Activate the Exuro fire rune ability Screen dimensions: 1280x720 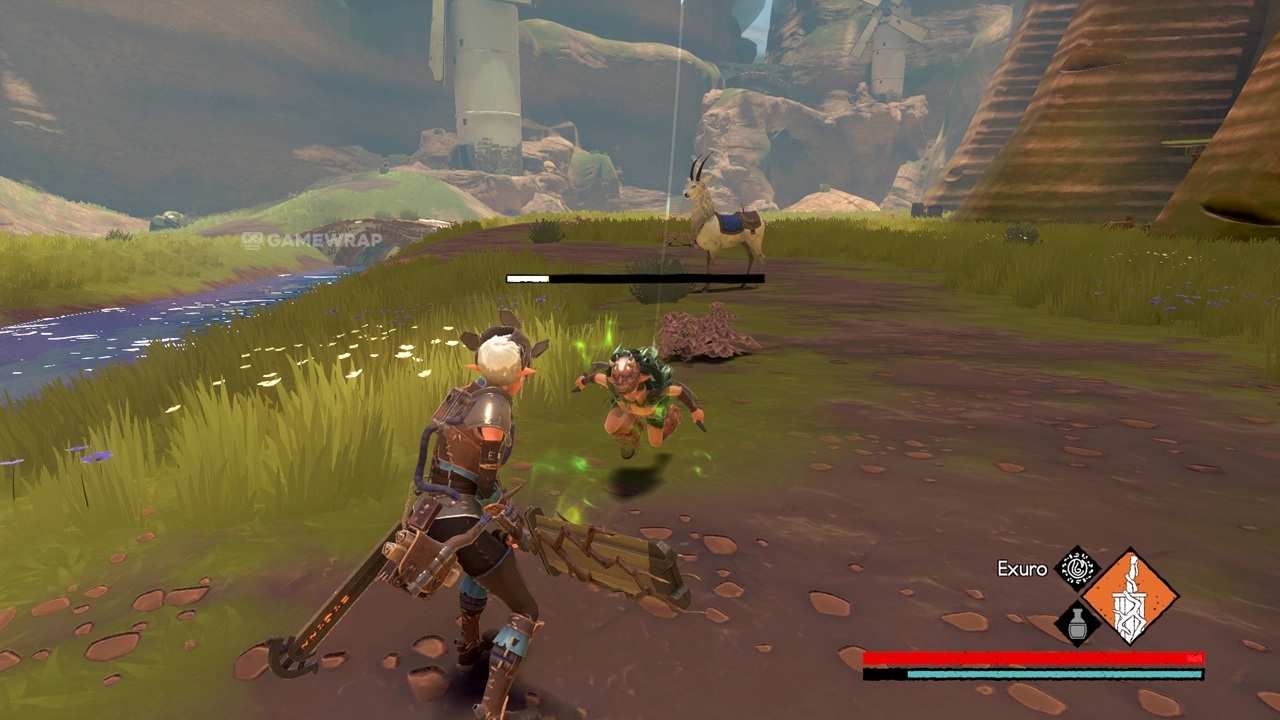click(x=1077, y=569)
